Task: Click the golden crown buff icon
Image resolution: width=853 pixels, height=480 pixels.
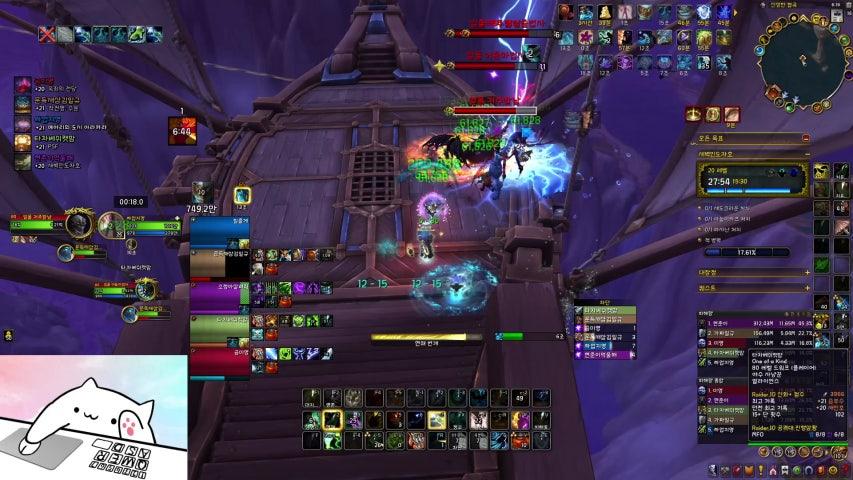Action: pos(694,115)
